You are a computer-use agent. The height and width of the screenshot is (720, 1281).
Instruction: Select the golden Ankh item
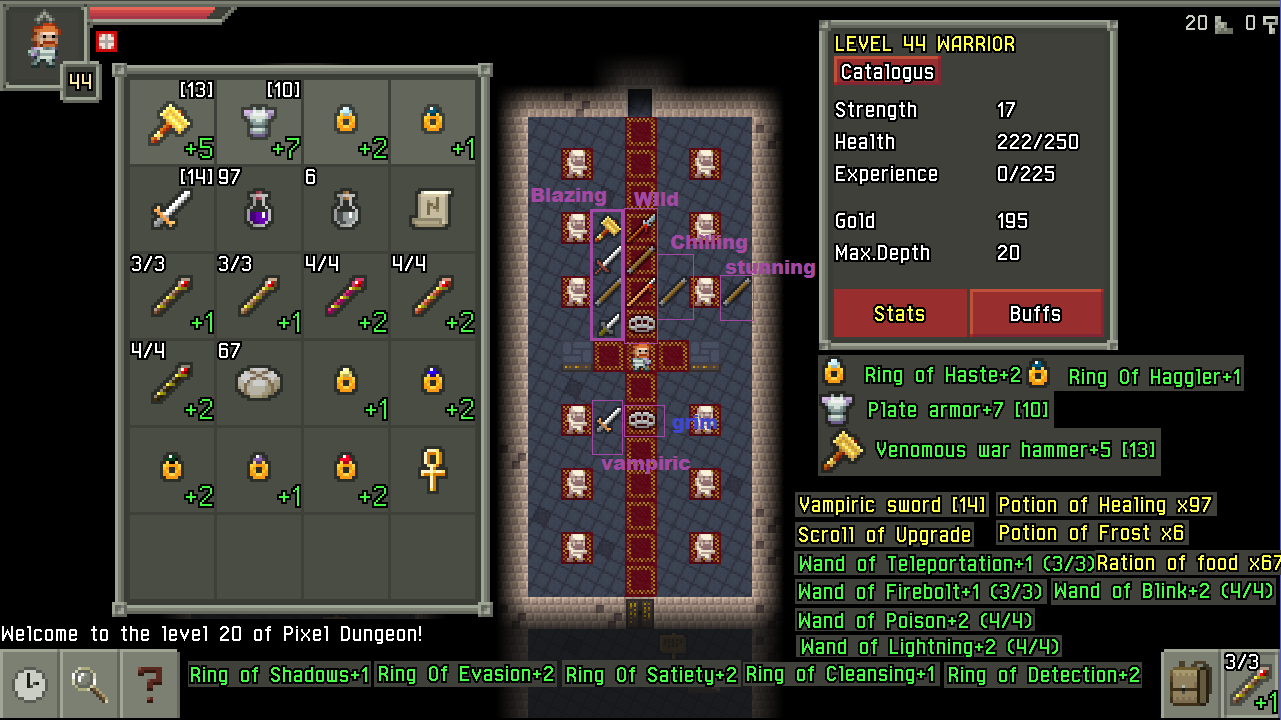433,470
